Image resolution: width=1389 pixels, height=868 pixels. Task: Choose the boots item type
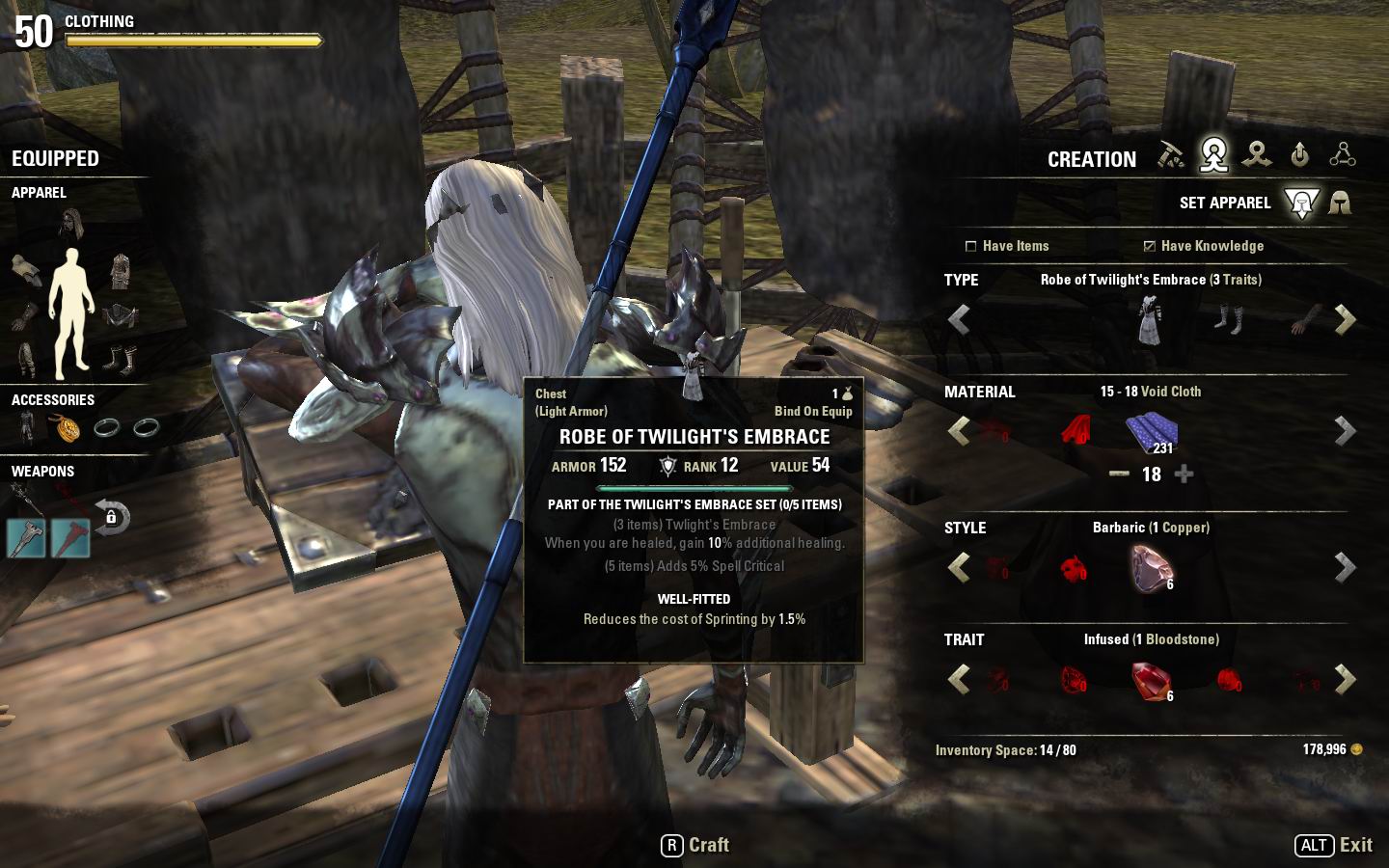point(1228,319)
